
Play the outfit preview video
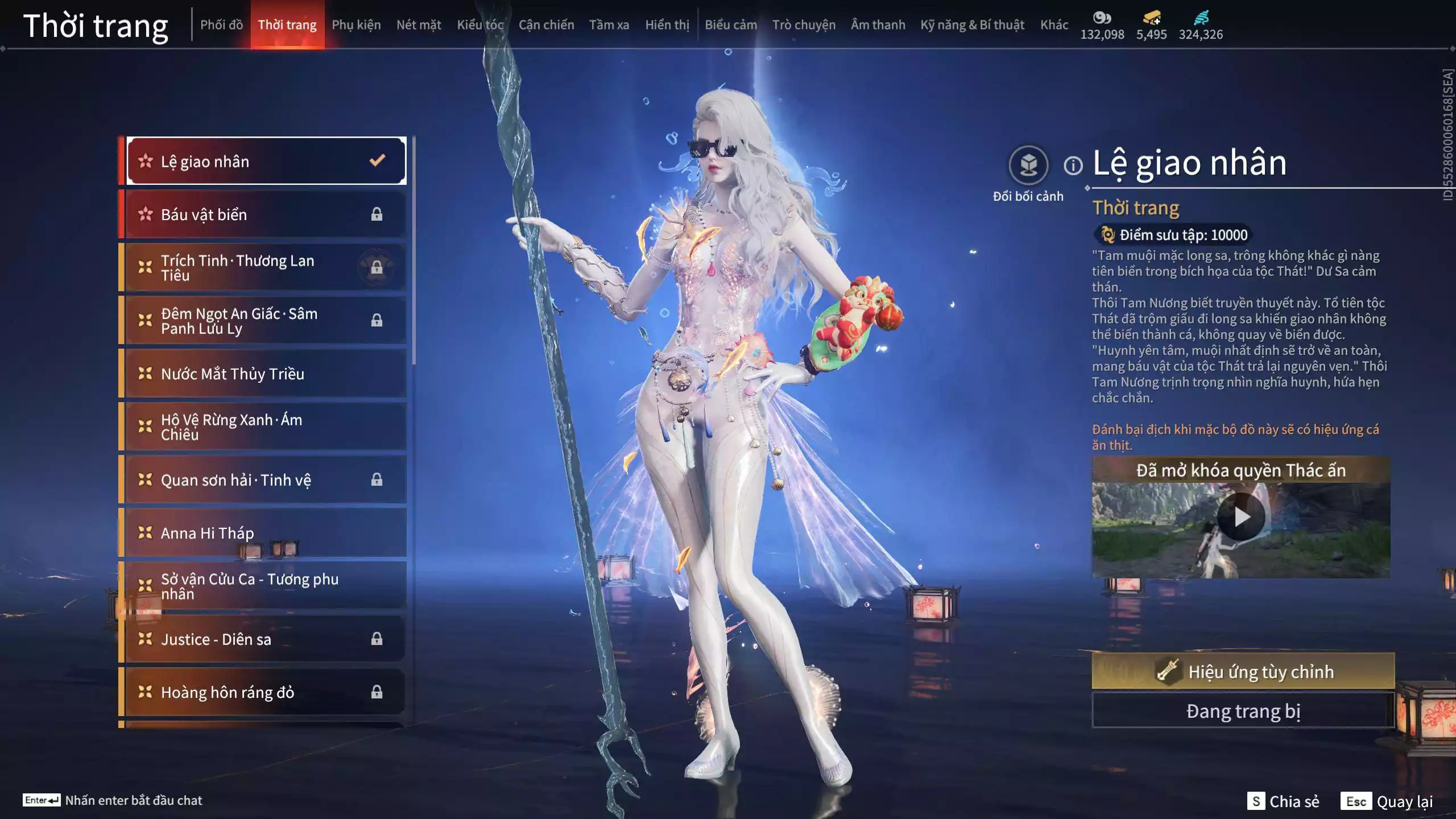click(1241, 517)
